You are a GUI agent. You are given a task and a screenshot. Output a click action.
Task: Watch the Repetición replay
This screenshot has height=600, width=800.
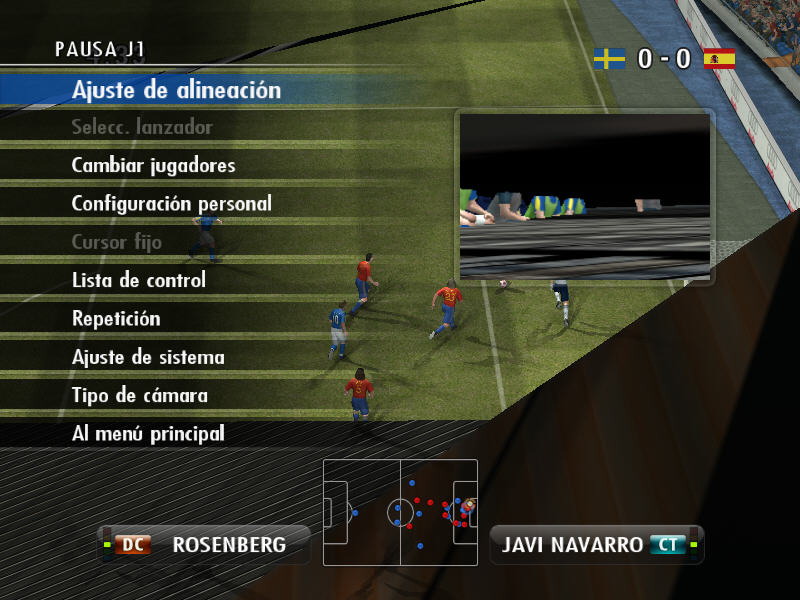click(116, 319)
